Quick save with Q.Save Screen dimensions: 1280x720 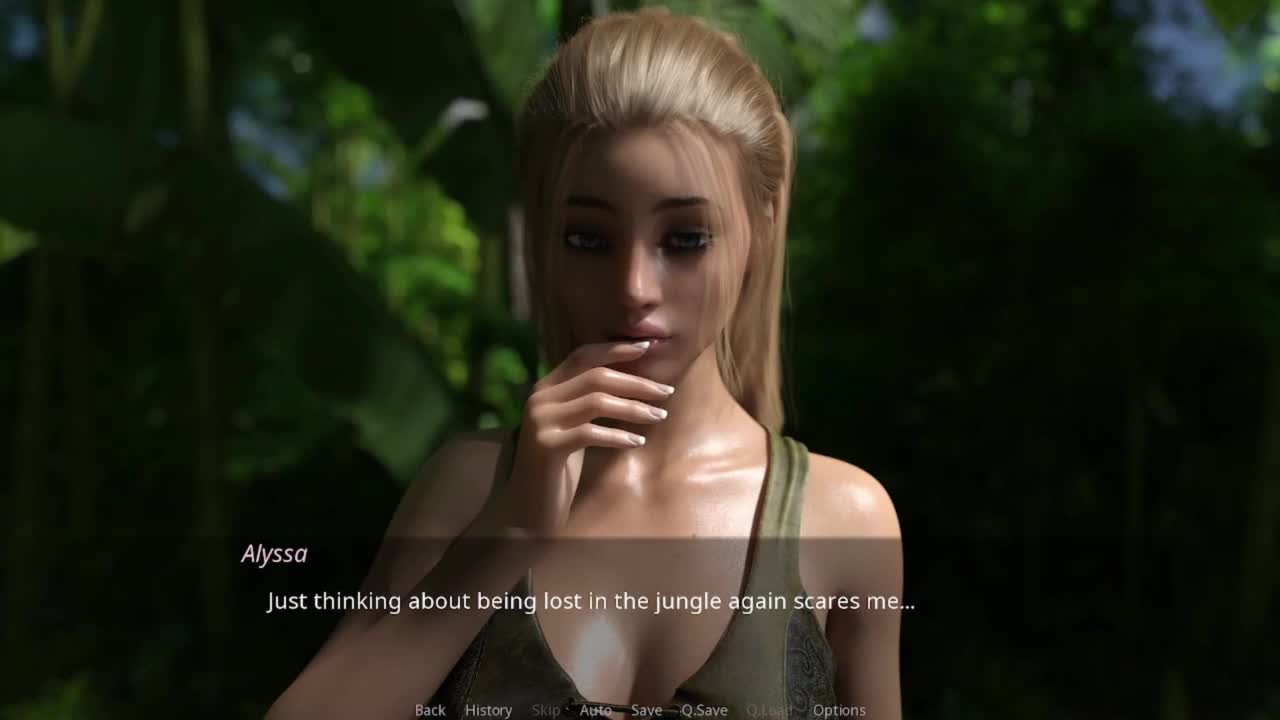coord(704,710)
